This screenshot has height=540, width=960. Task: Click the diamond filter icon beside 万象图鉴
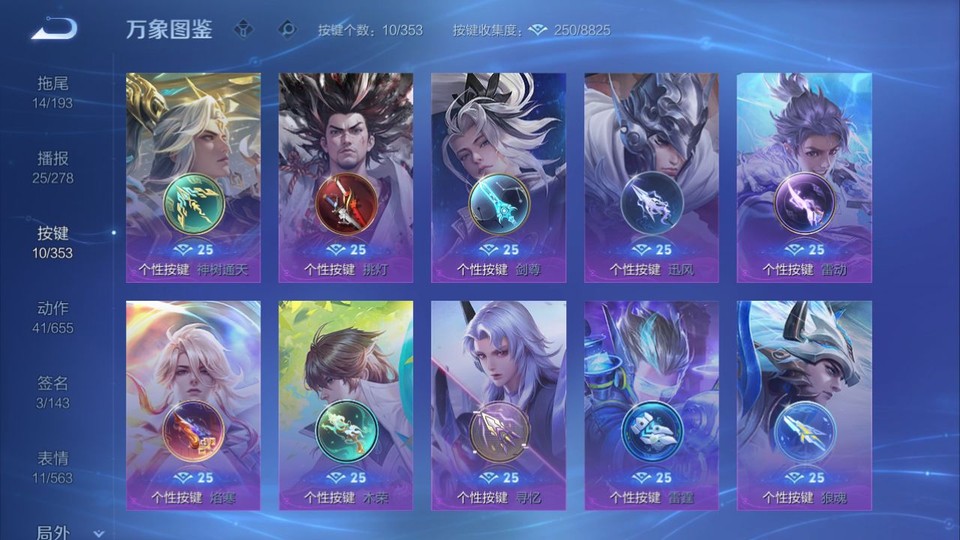(243, 29)
